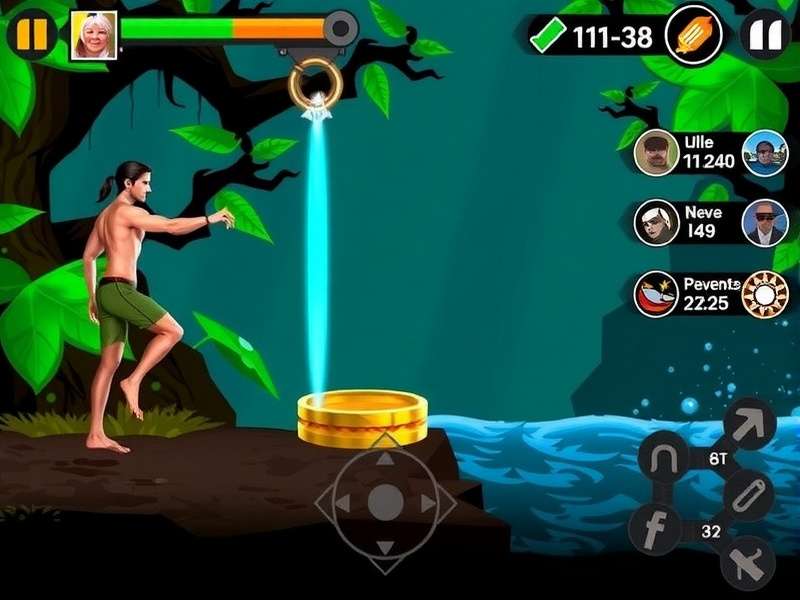Tap the white pause button
Viewport: 800px width, 600px height.
pos(765,36)
